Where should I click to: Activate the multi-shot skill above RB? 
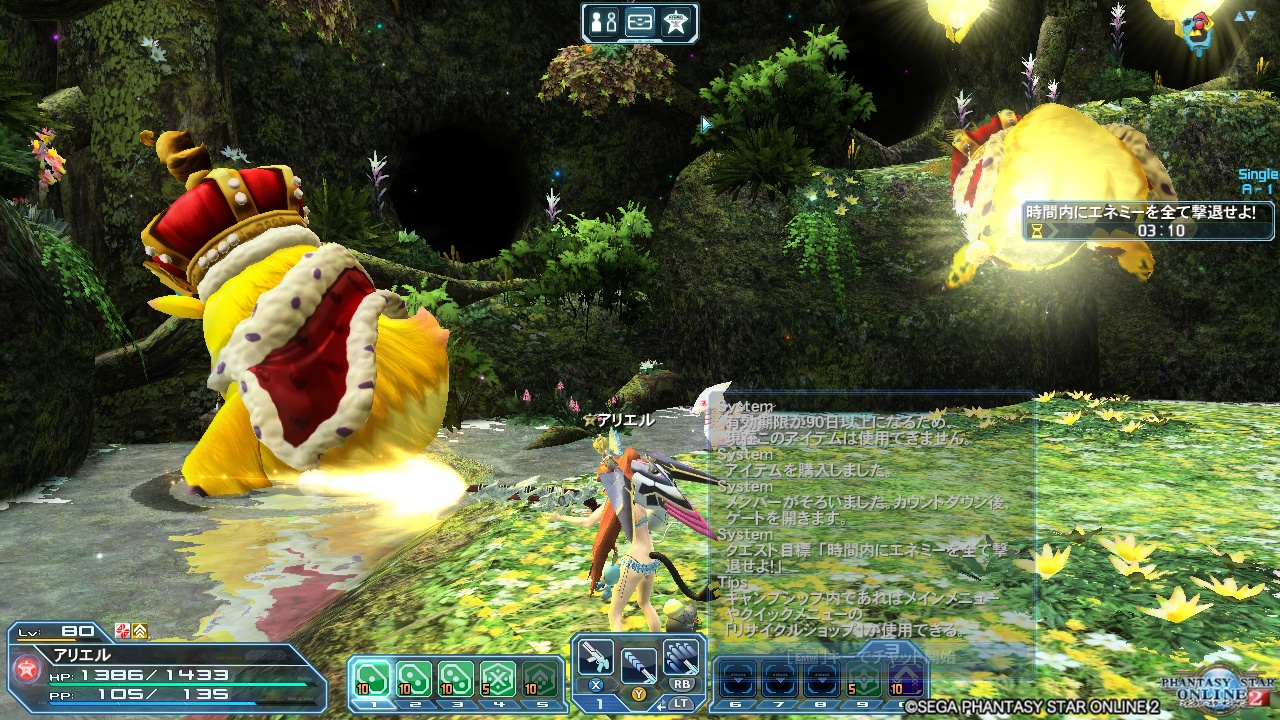[x=681, y=657]
